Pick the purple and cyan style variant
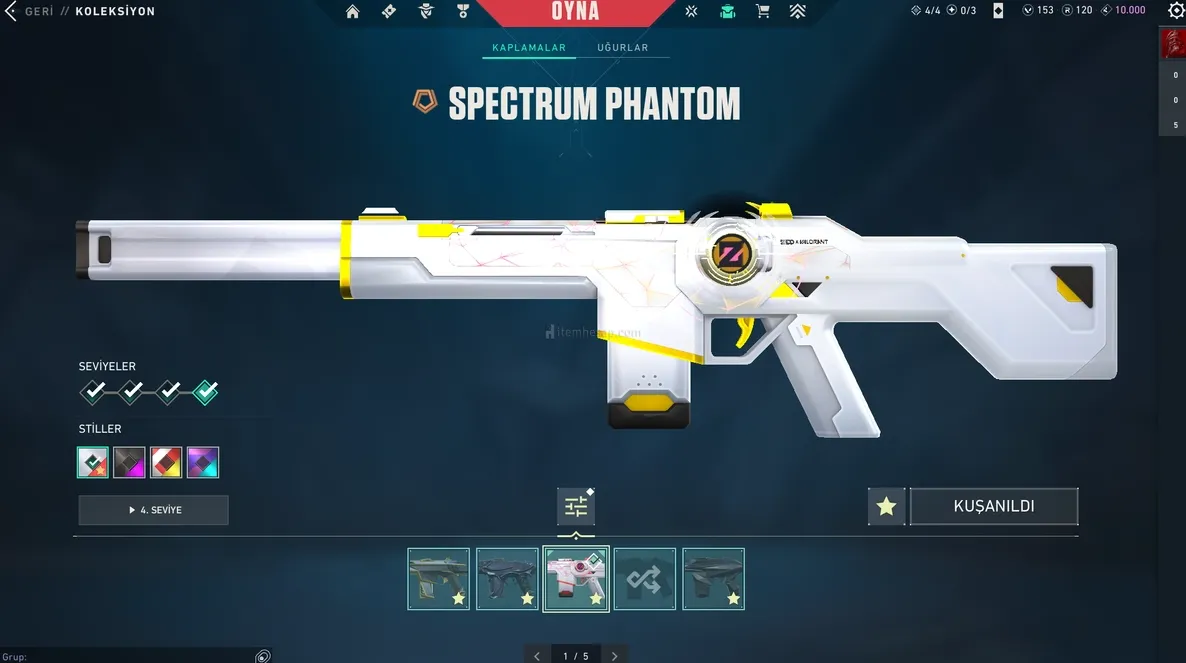The height and width of the screenshot is (663, 1186). tap(203, 462)
